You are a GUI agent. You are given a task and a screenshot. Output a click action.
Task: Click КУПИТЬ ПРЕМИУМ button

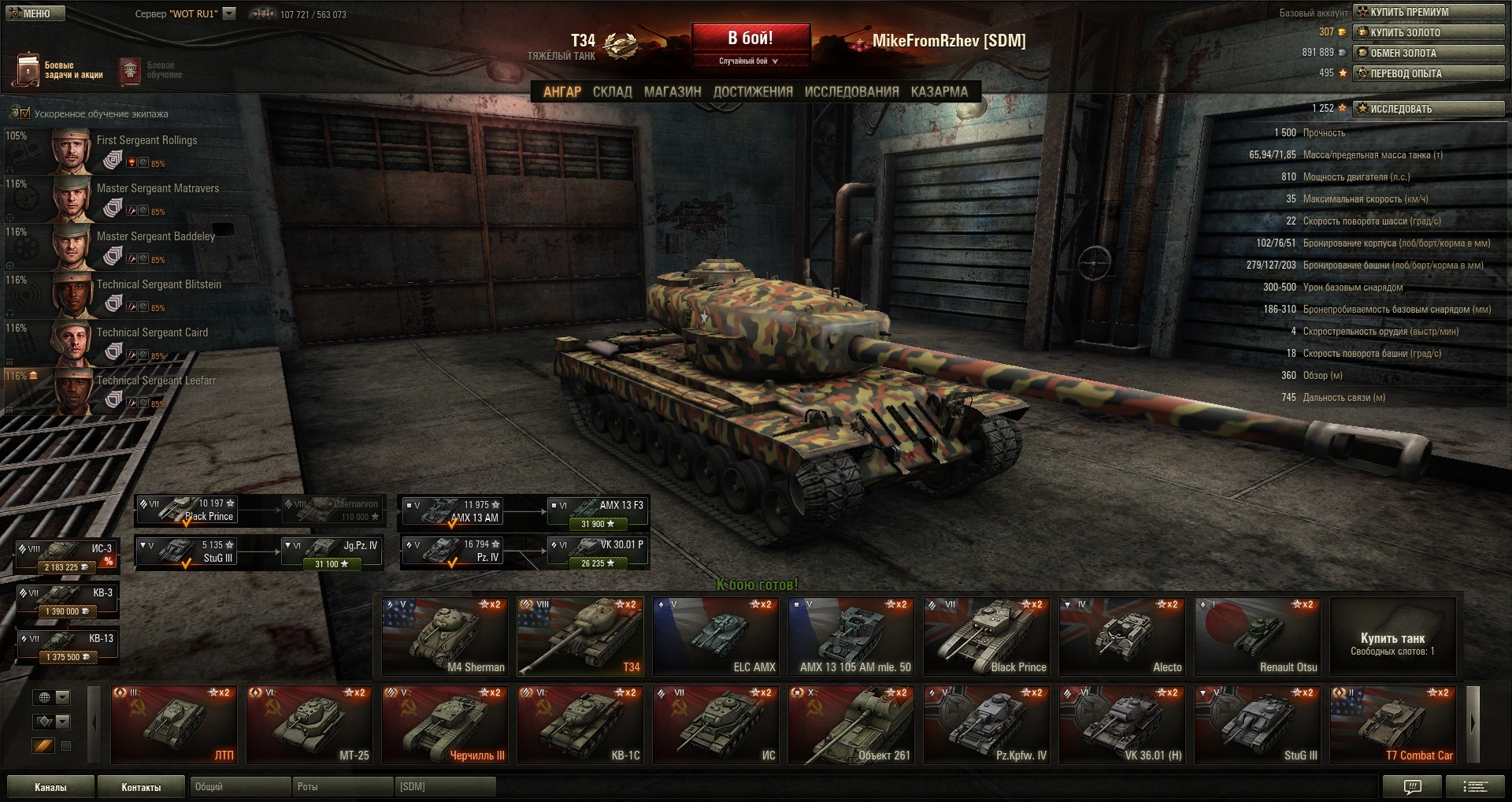[x=1429, y=12]
